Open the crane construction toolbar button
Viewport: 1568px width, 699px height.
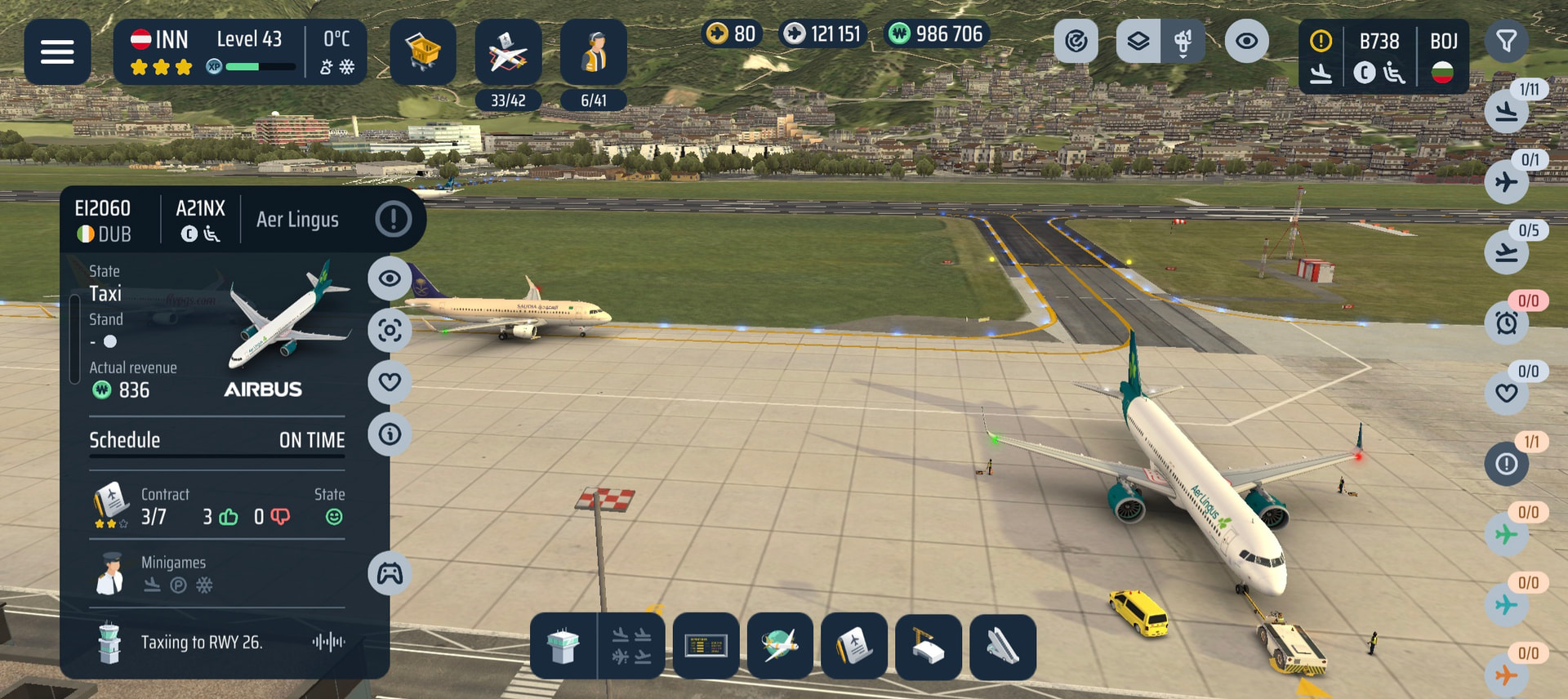point(929,646)
